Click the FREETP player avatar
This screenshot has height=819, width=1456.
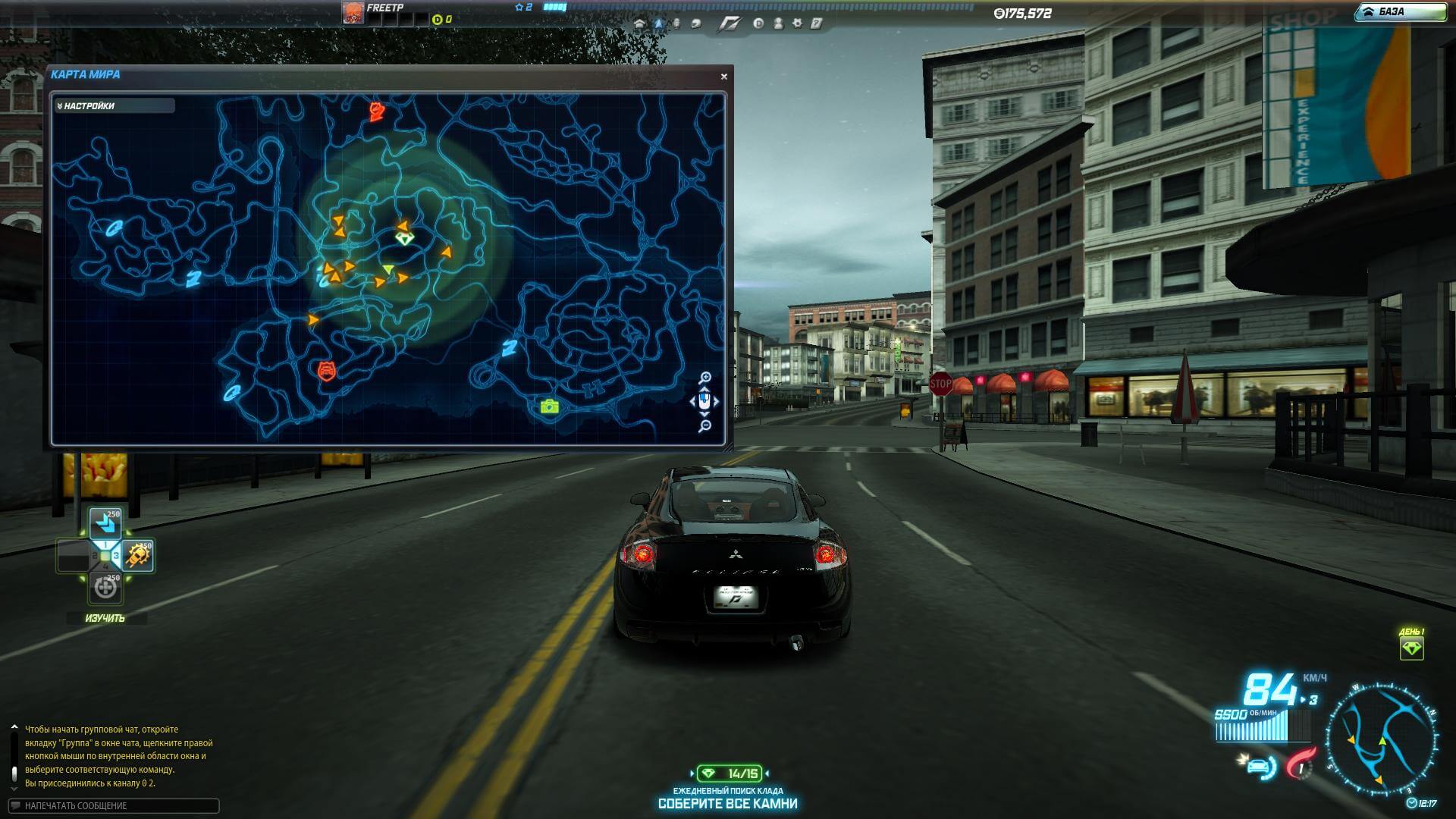point(353,12)
